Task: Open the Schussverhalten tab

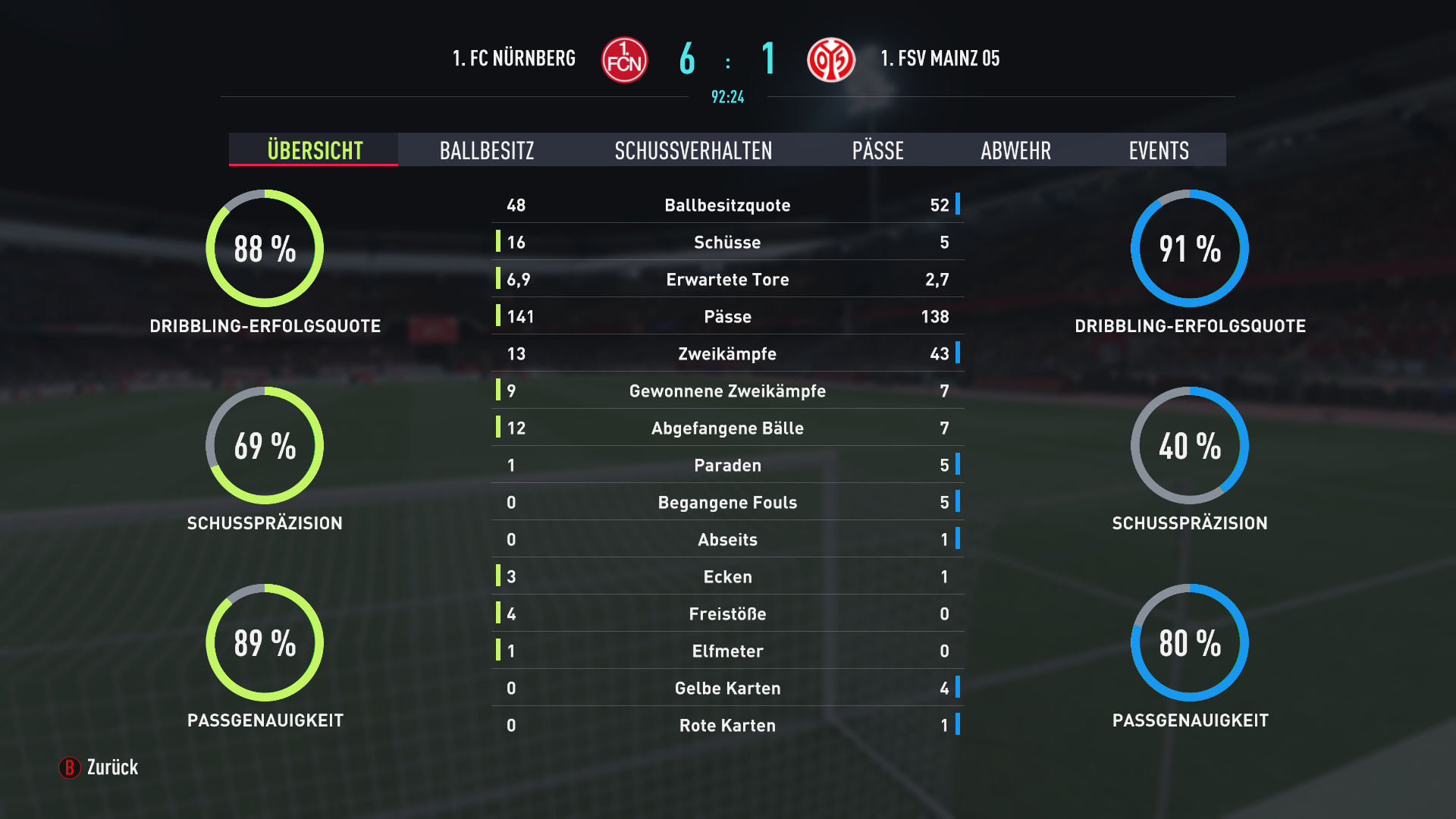Action: tap(693, 150)
